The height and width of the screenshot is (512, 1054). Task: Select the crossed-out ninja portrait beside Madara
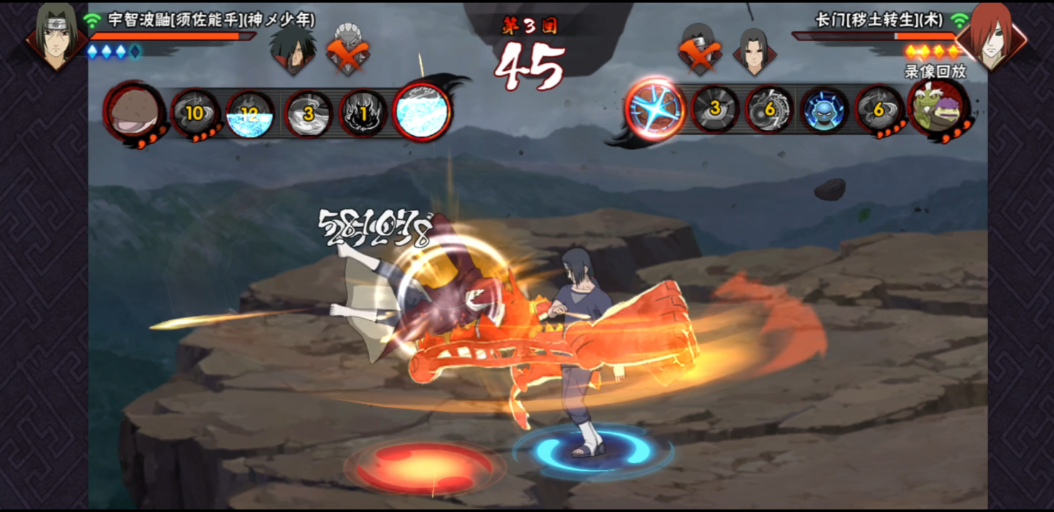[x=348, y=48]
